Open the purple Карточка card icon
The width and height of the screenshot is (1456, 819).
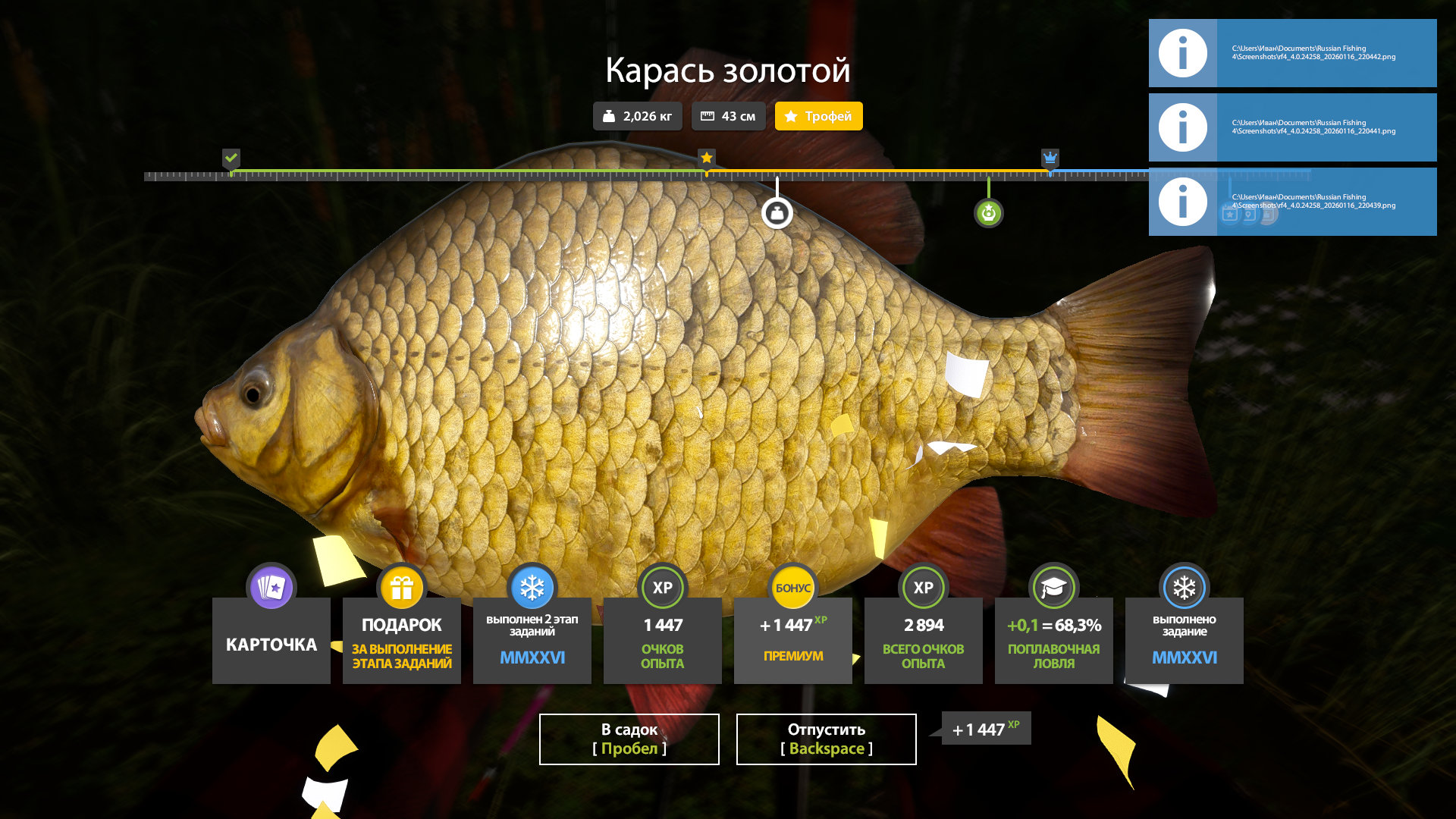click(271, 587)
